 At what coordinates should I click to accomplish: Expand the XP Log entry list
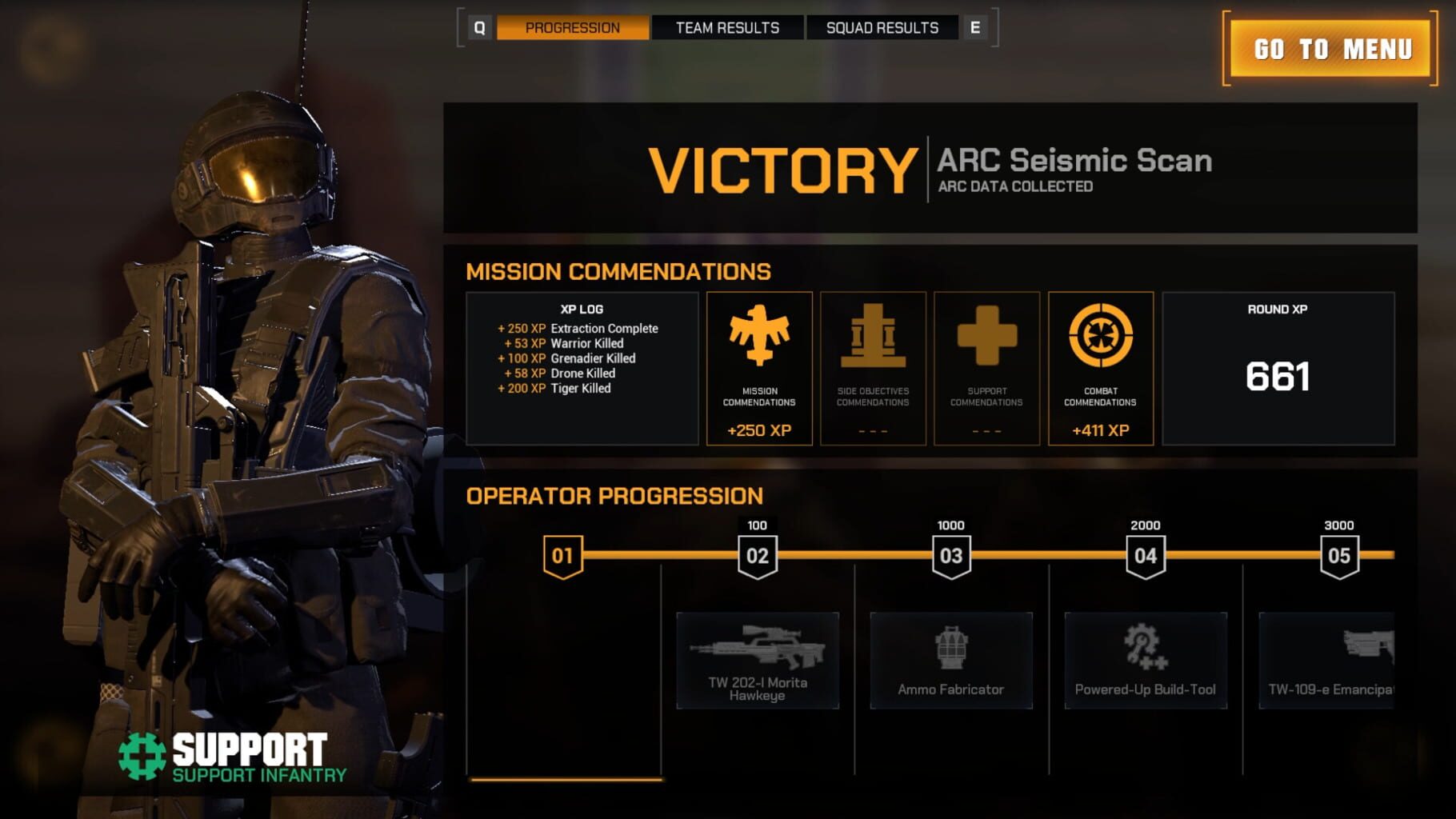582,358
